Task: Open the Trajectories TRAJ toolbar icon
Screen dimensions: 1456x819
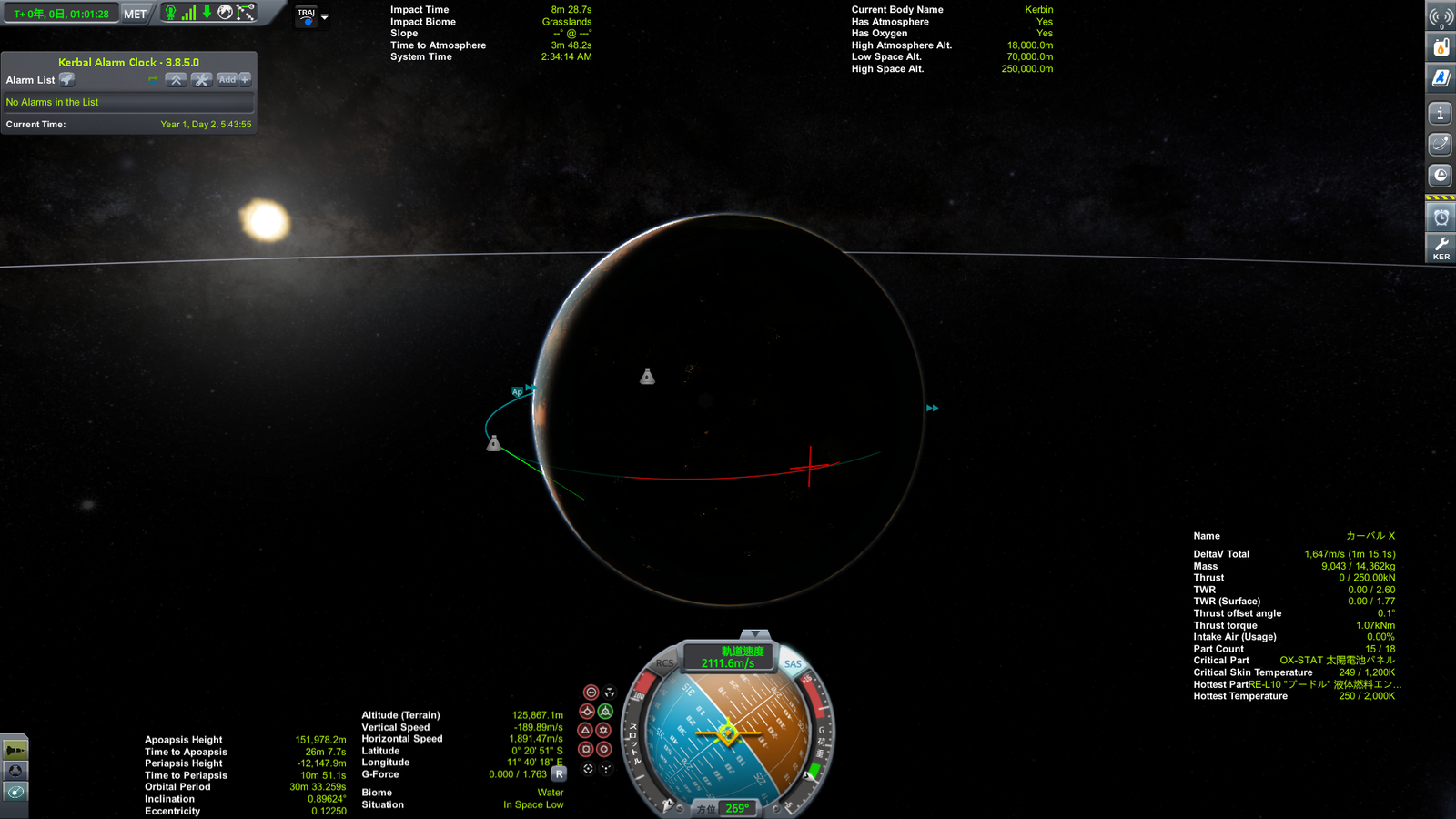Action: tap(305, 14)
